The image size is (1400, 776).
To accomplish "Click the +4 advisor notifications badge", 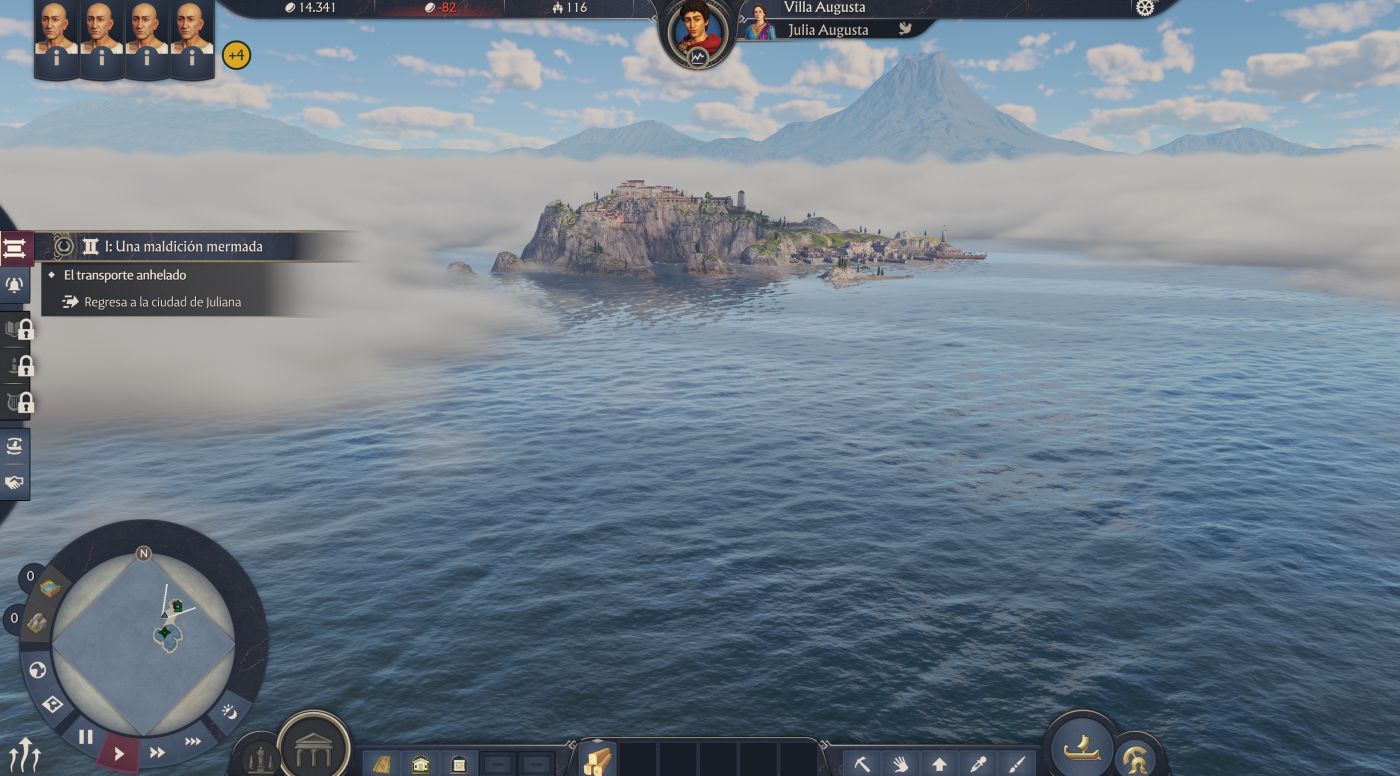I will click(x=236, y=55).
